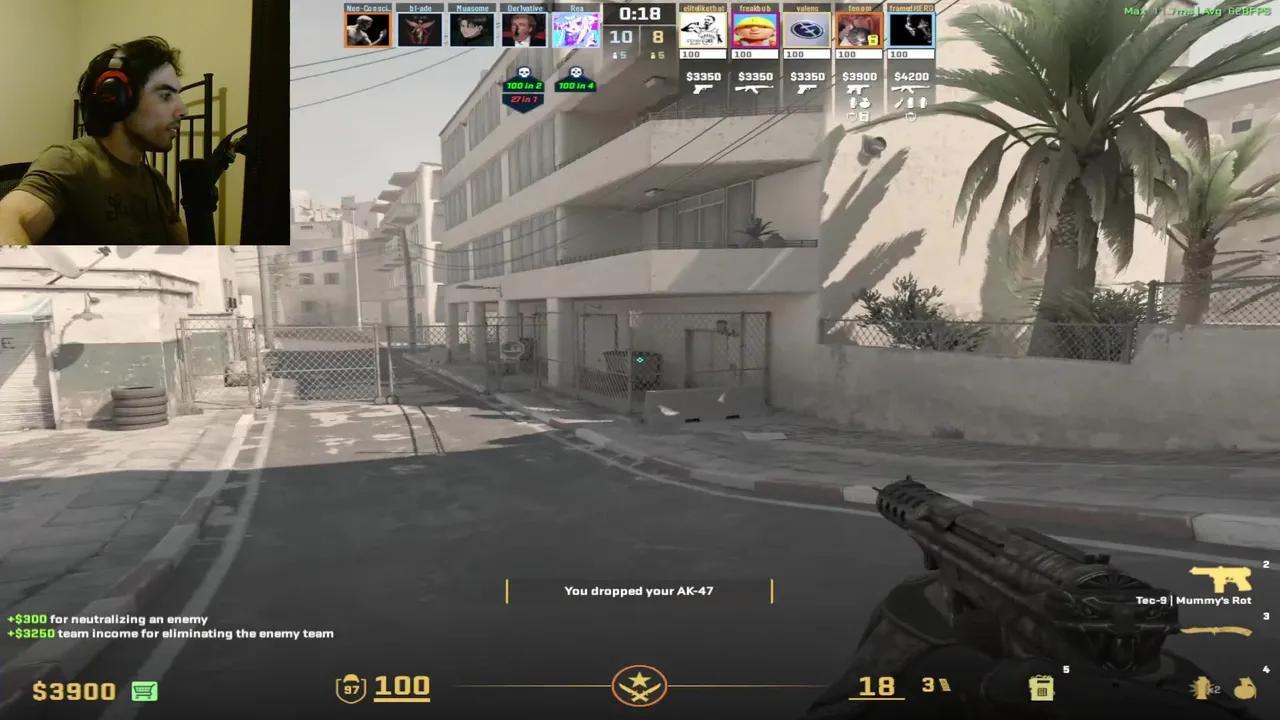Click the player name elitelikethat

coord(703,8)
